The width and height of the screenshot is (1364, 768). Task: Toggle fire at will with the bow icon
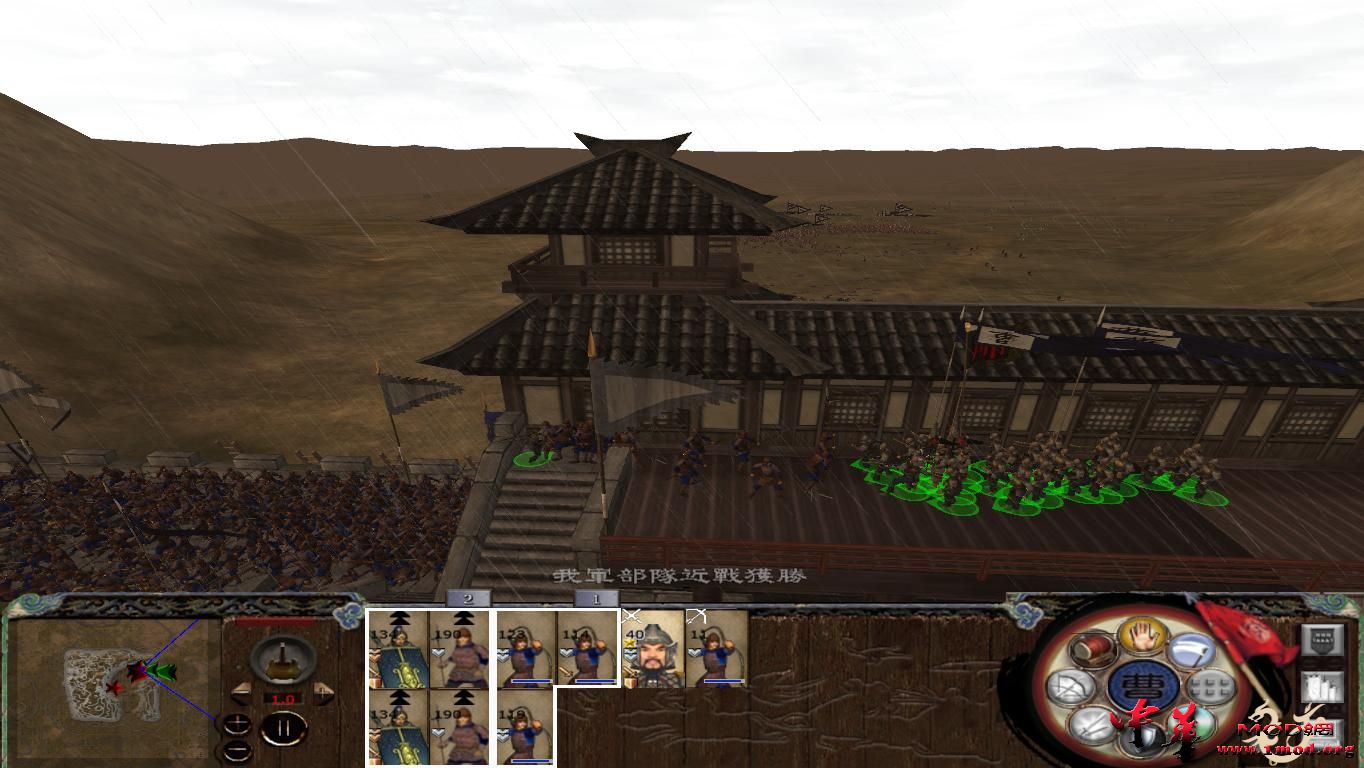pyautogui.click(x=1072, y=686)
